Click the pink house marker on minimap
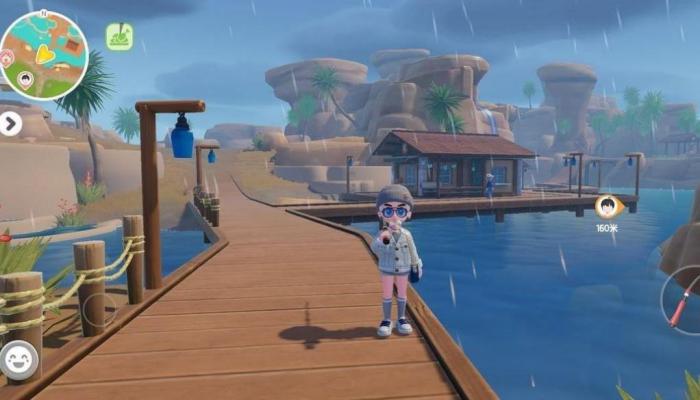The width and height of the screenshot is (700, 400). [7, 59]
